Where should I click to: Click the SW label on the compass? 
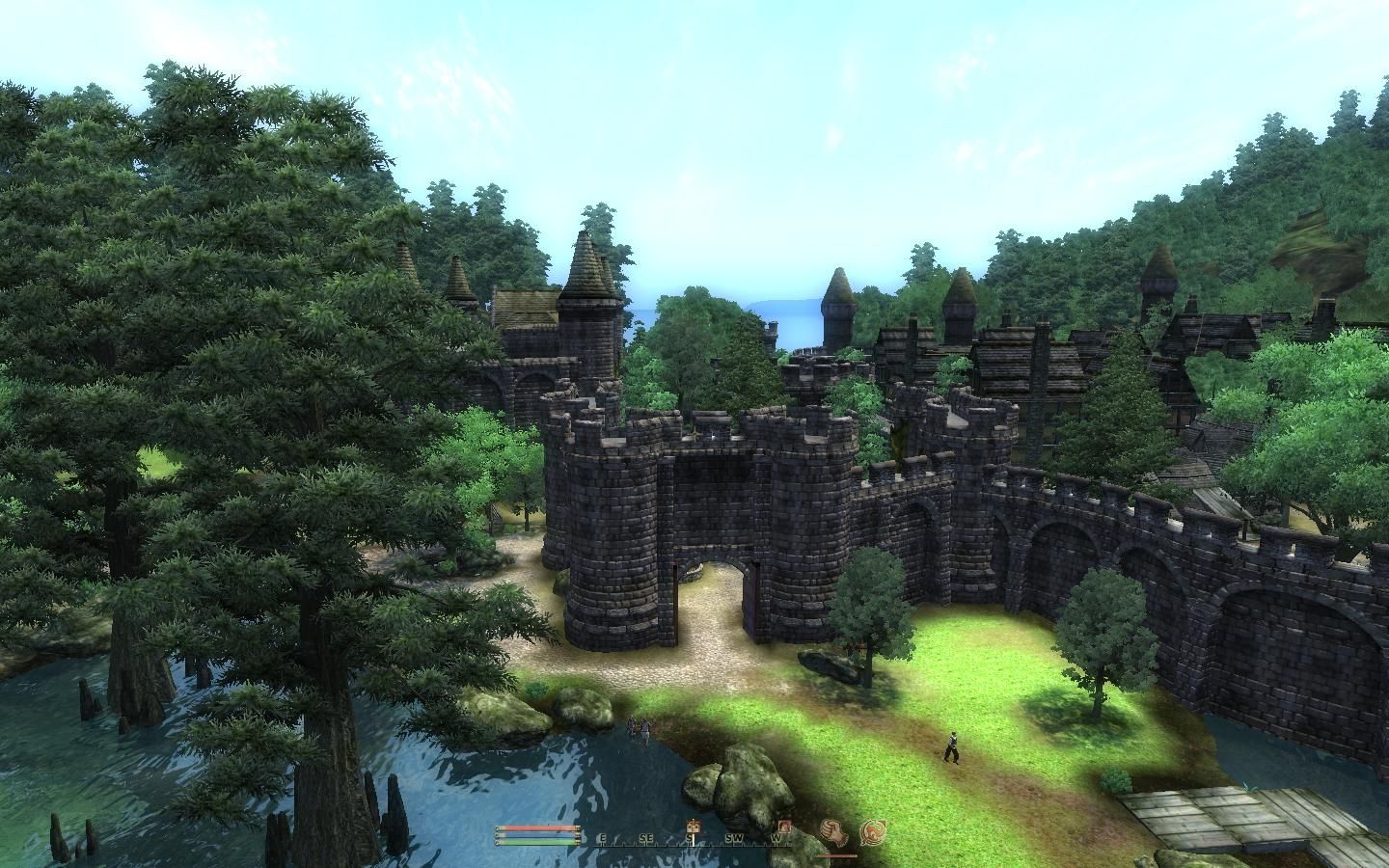point(733,837)
